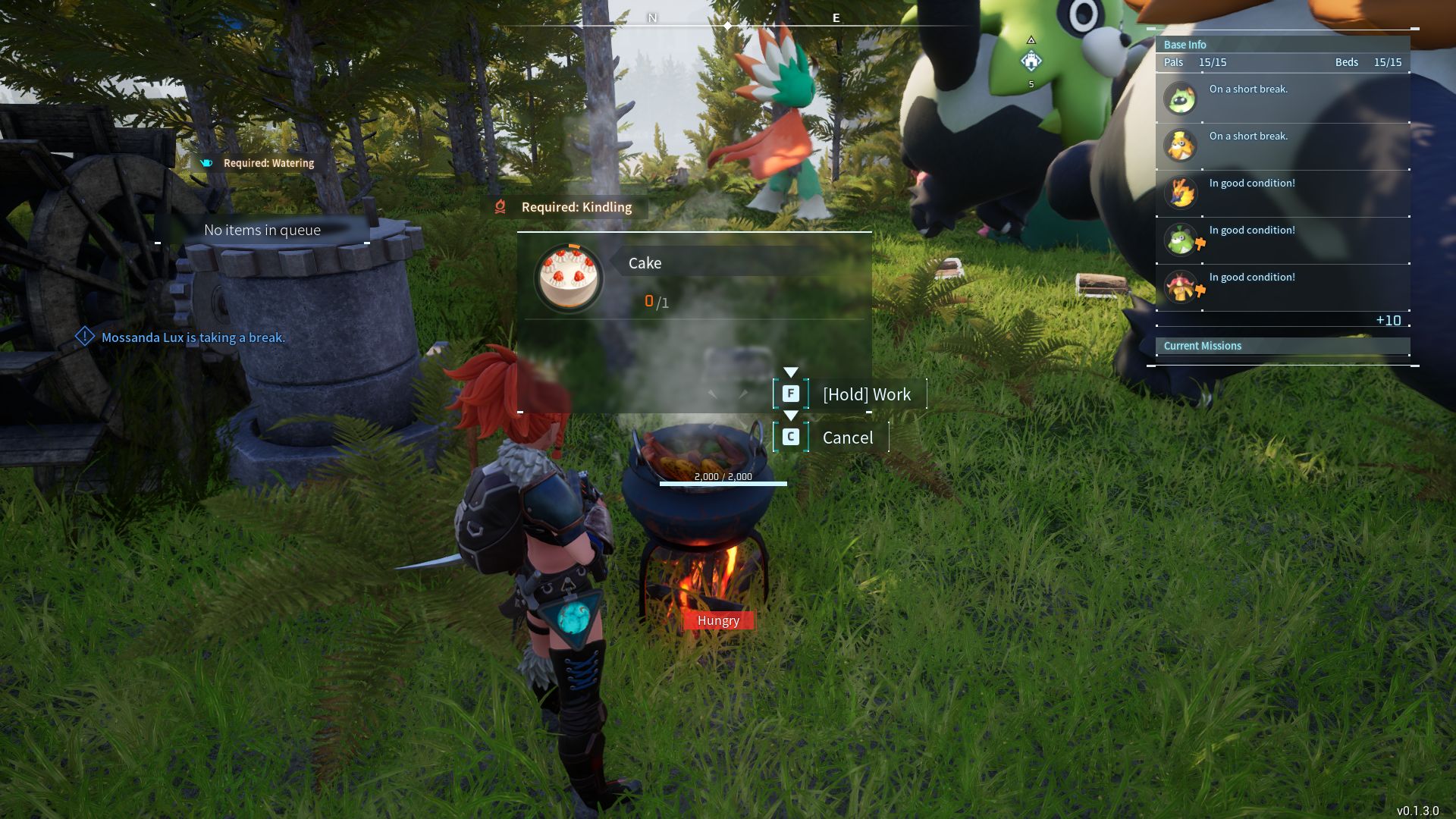Viewport: 1456px width, 819px height.
Task: Select the yellow crested pal portrait on short break
Action: point(1181,146)
